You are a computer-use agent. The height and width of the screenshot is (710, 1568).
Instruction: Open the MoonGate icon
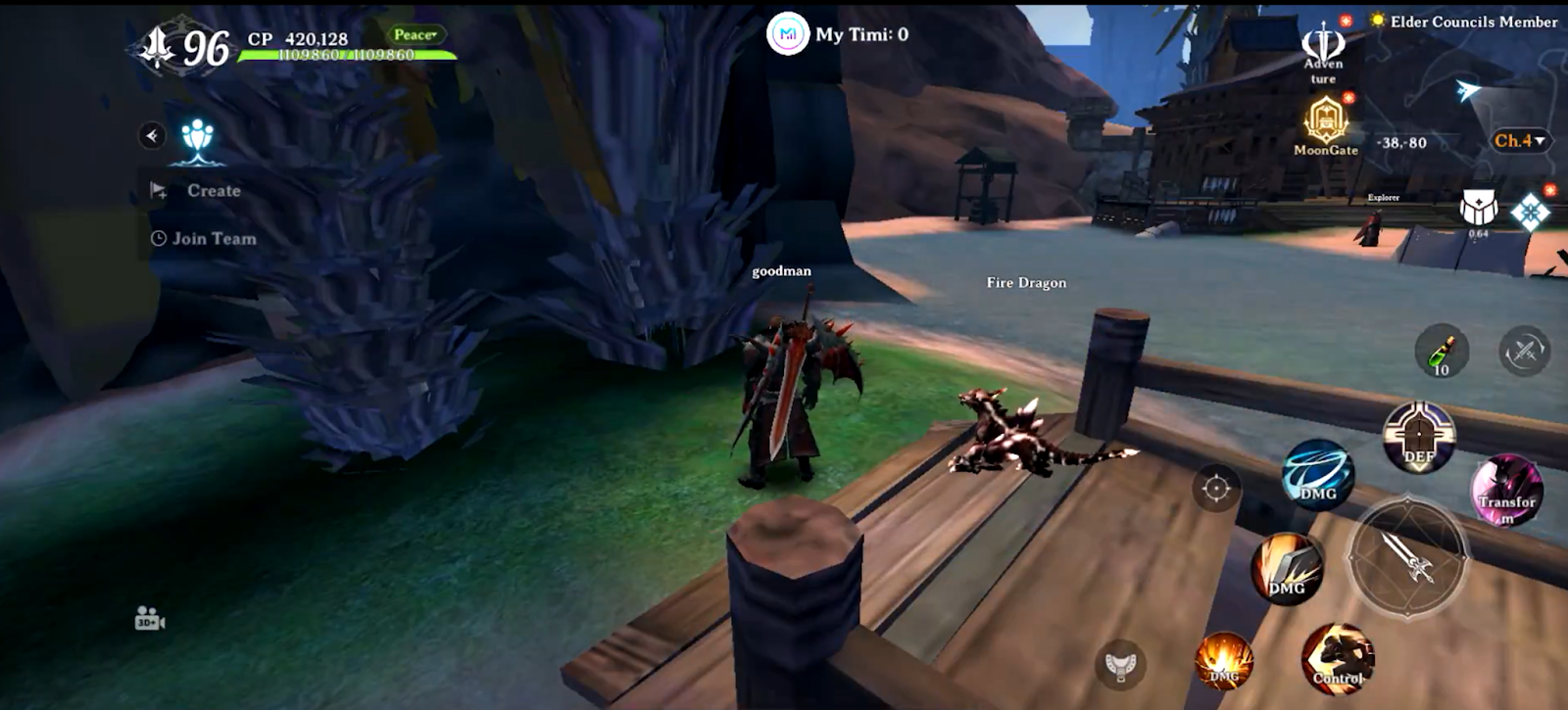coord(1325,125)
